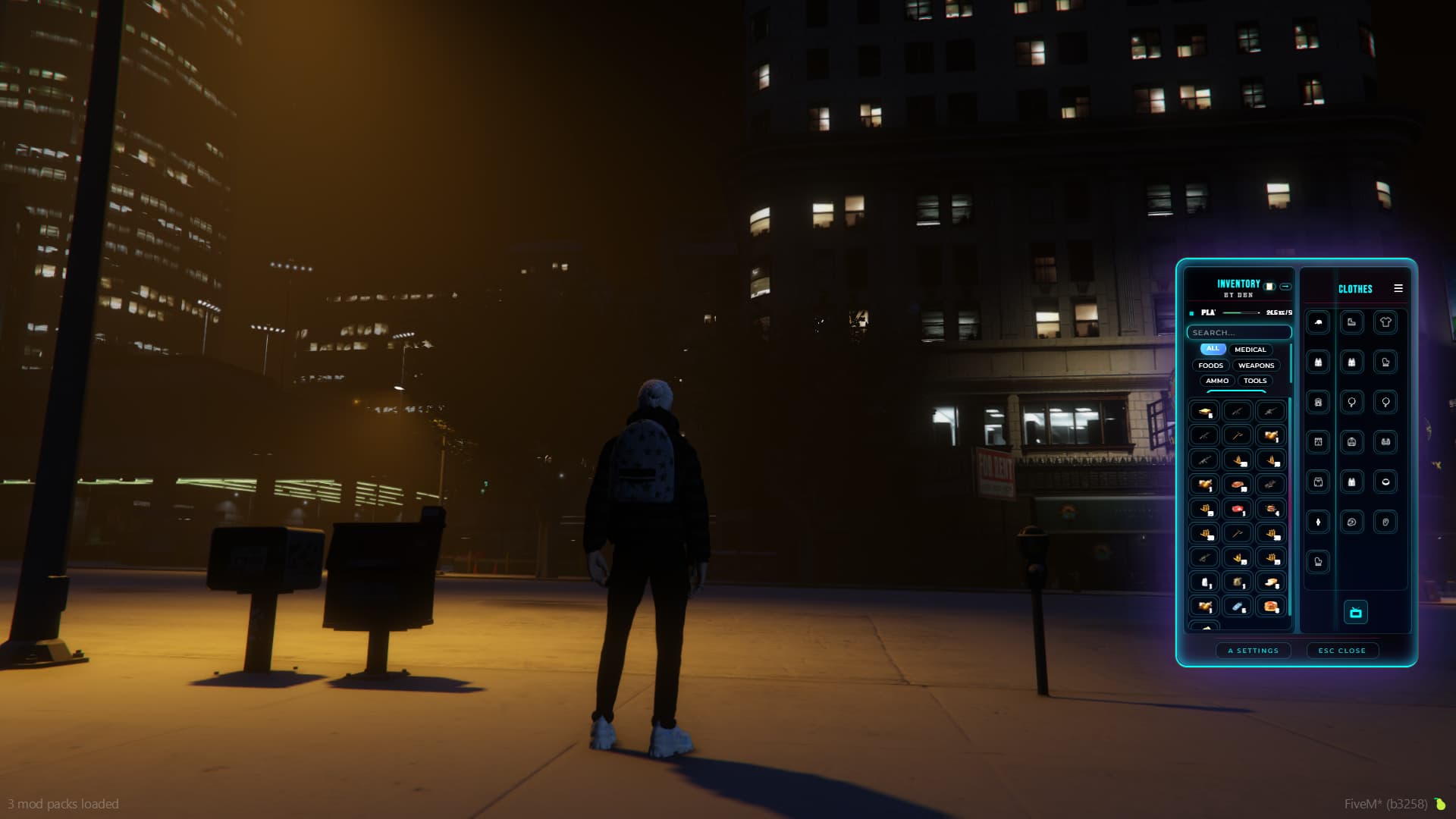
Task: Enable the WEAPONS filter
Action: (x=1257, y=366)
